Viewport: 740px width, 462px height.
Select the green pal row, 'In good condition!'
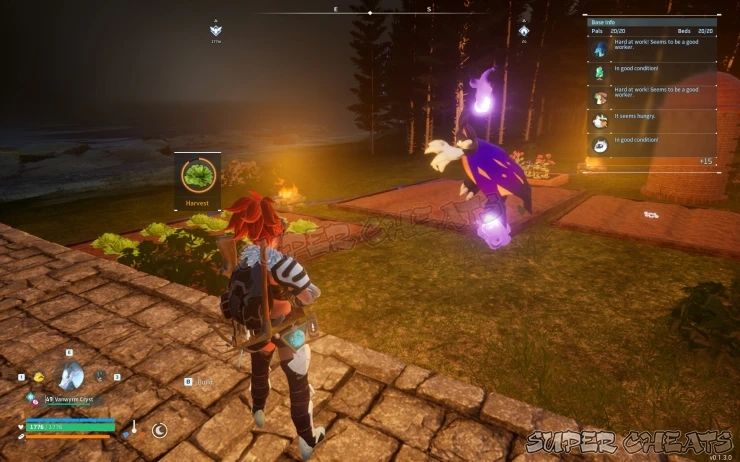tap(651, 72)
